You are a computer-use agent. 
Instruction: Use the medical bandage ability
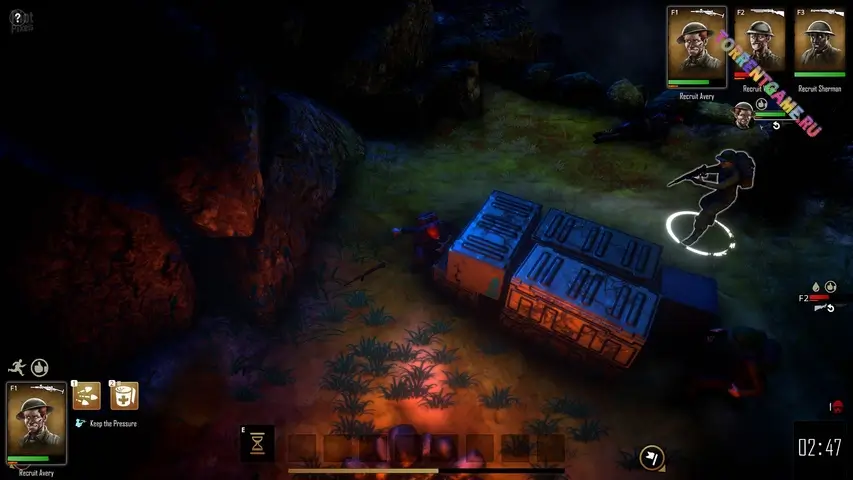[124, 396]
